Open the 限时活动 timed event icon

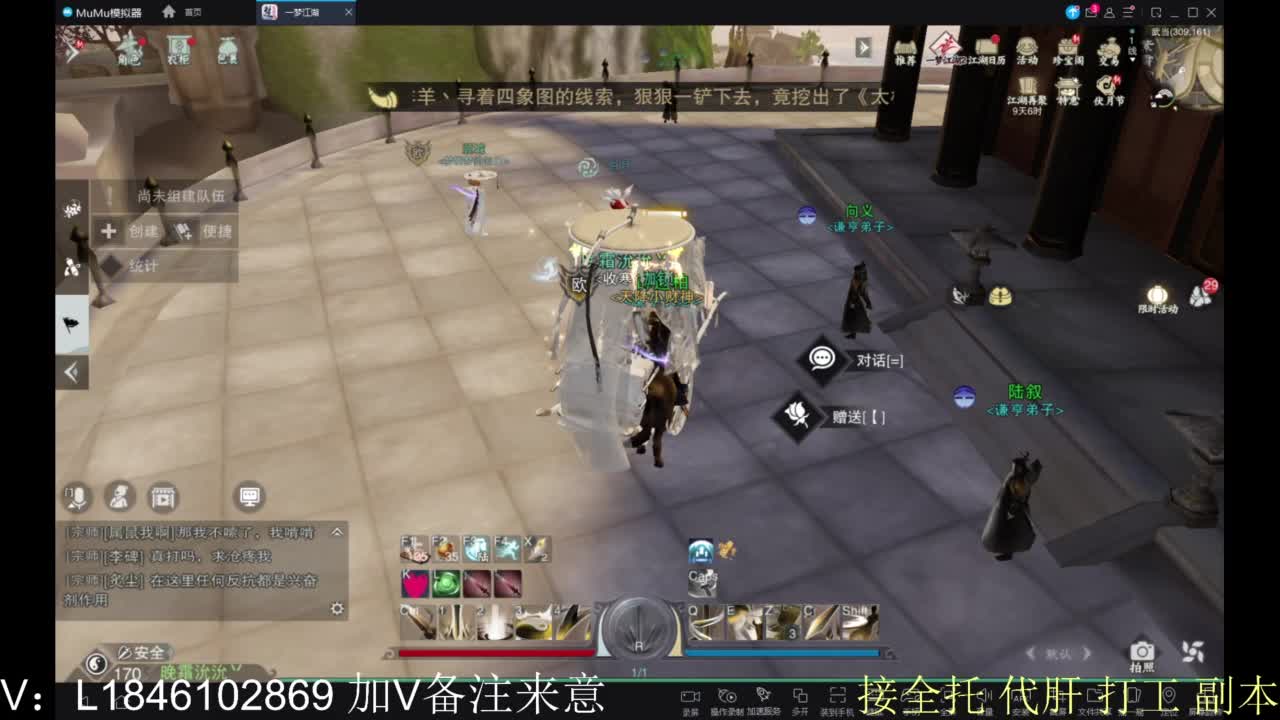click(x=1157, y=293)
